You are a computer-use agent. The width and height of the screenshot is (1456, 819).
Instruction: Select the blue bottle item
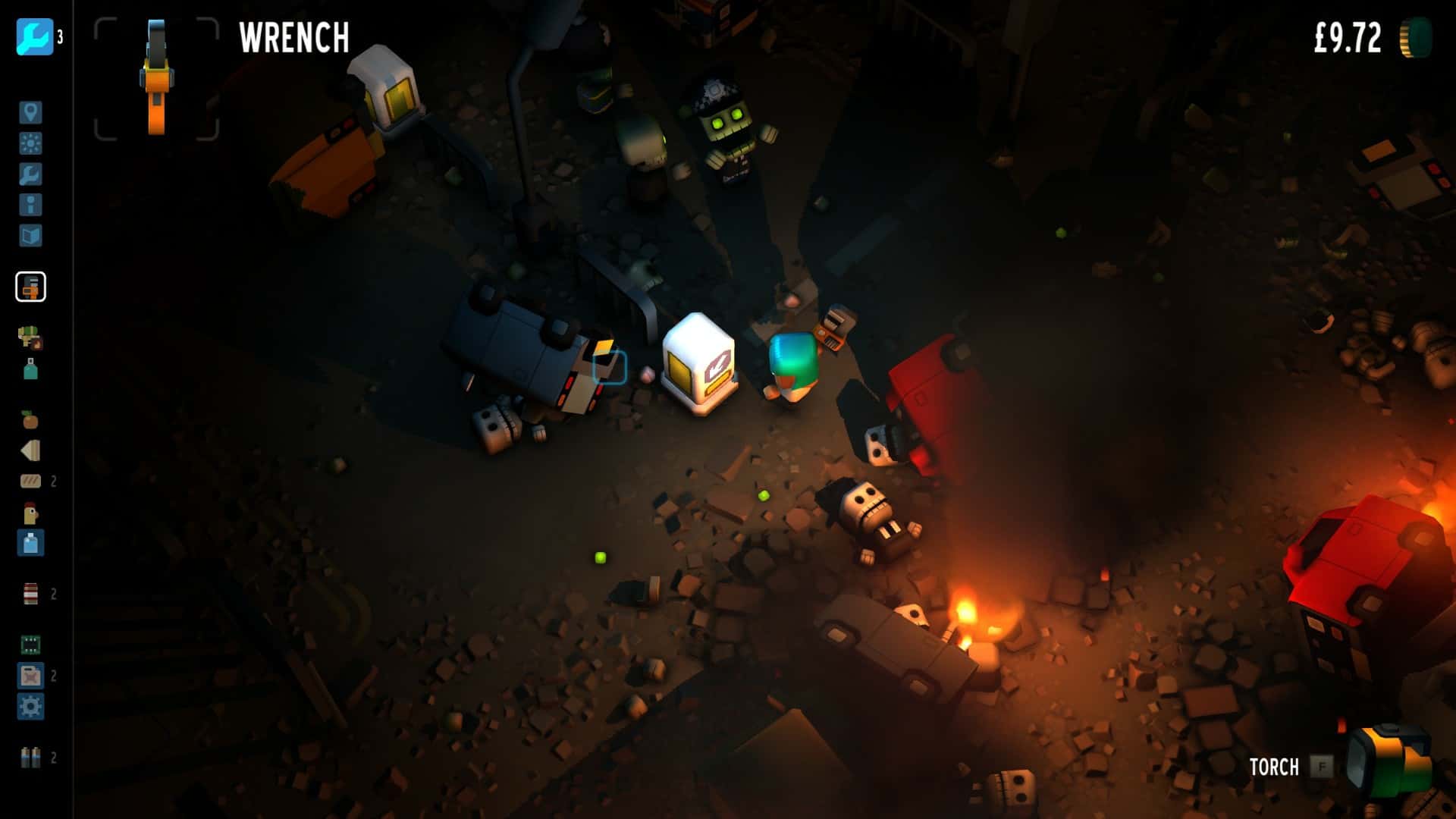coord(32,544)
